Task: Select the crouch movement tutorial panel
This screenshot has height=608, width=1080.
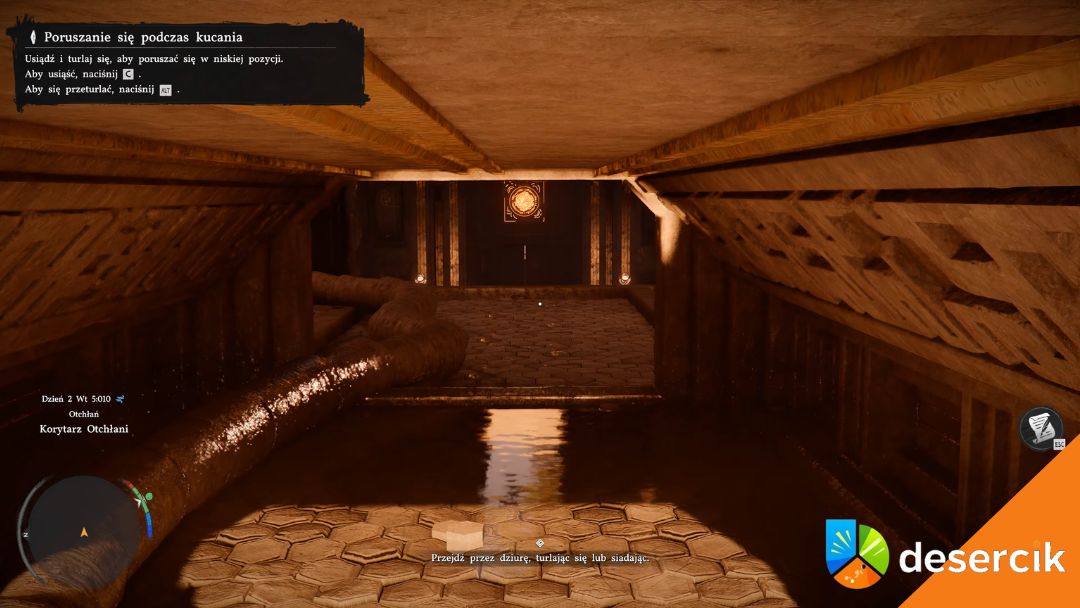Action: pyautogui.click(x=188, y=63)
